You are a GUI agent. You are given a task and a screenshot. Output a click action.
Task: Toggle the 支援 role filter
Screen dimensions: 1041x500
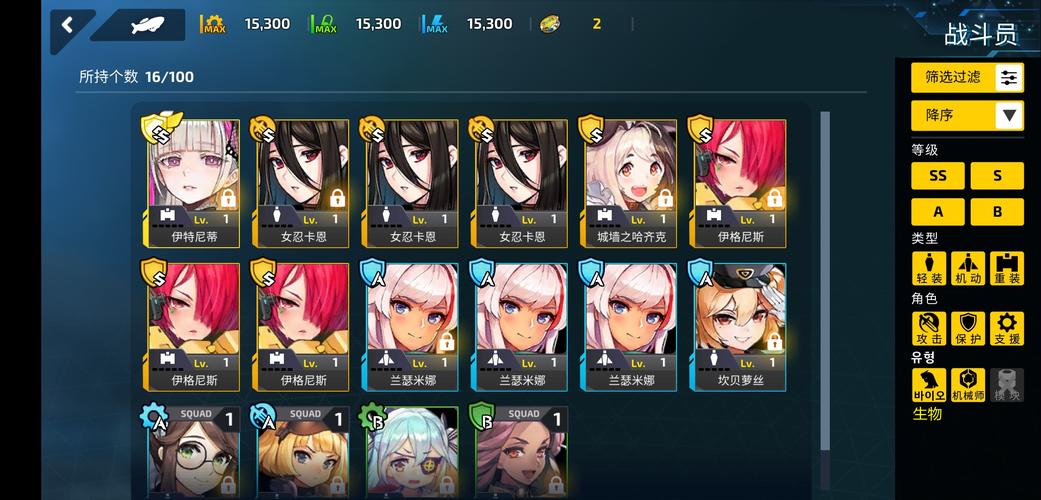1006,328
